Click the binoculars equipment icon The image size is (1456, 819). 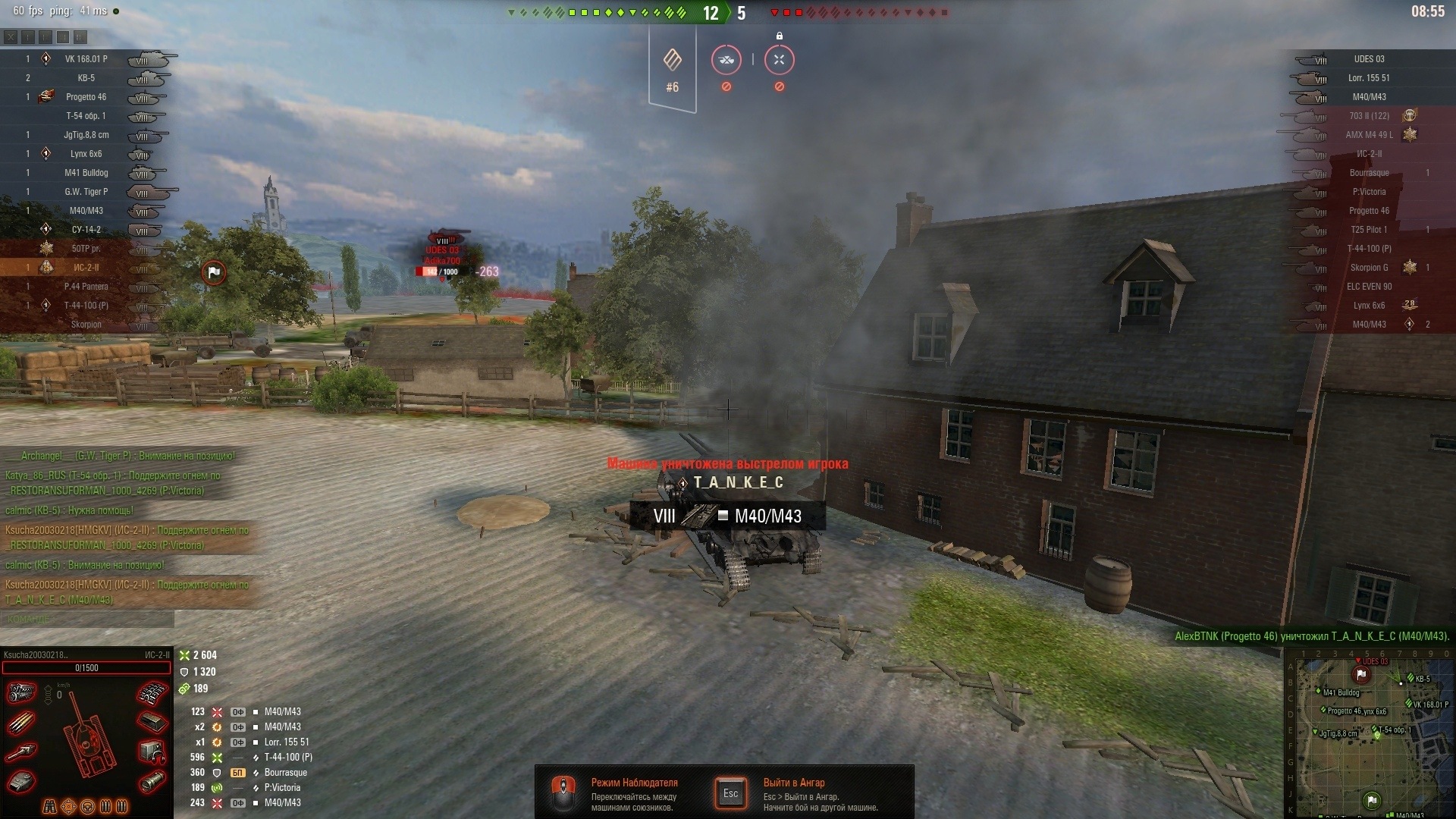[x=50, y=806]
